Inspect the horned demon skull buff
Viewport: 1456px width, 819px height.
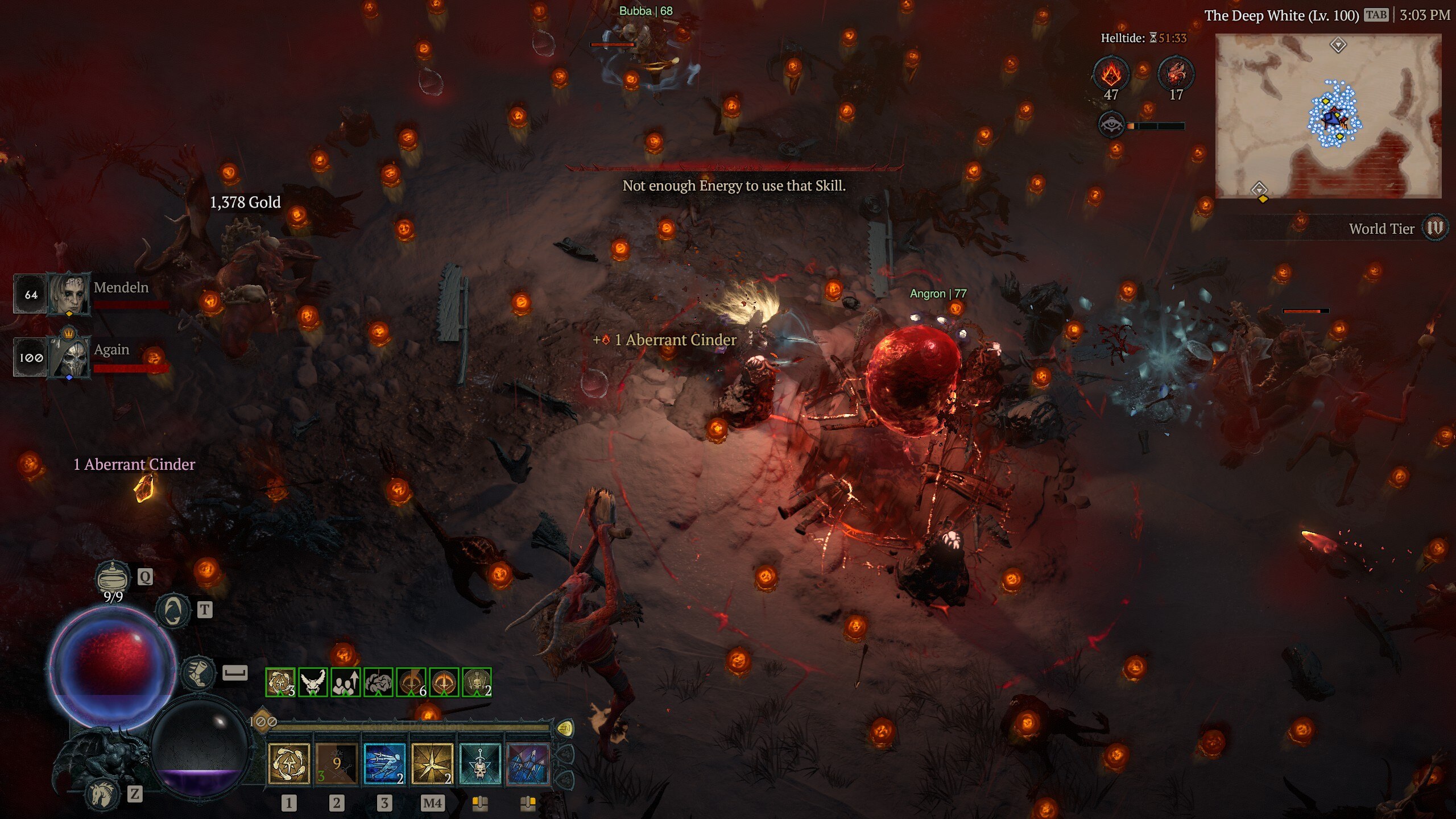coord(313,682)
